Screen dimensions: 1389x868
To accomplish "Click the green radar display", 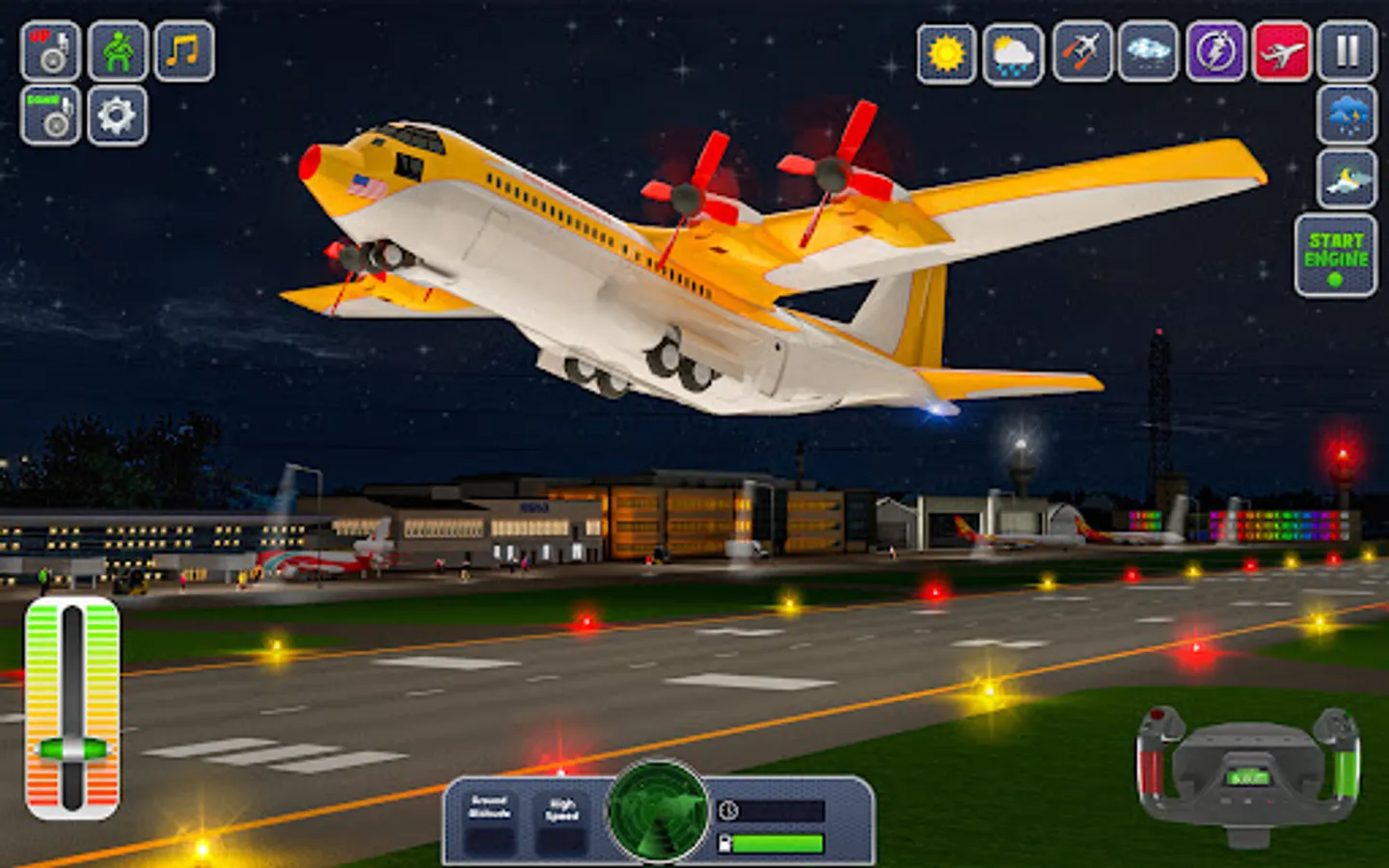I will point(661,820).
